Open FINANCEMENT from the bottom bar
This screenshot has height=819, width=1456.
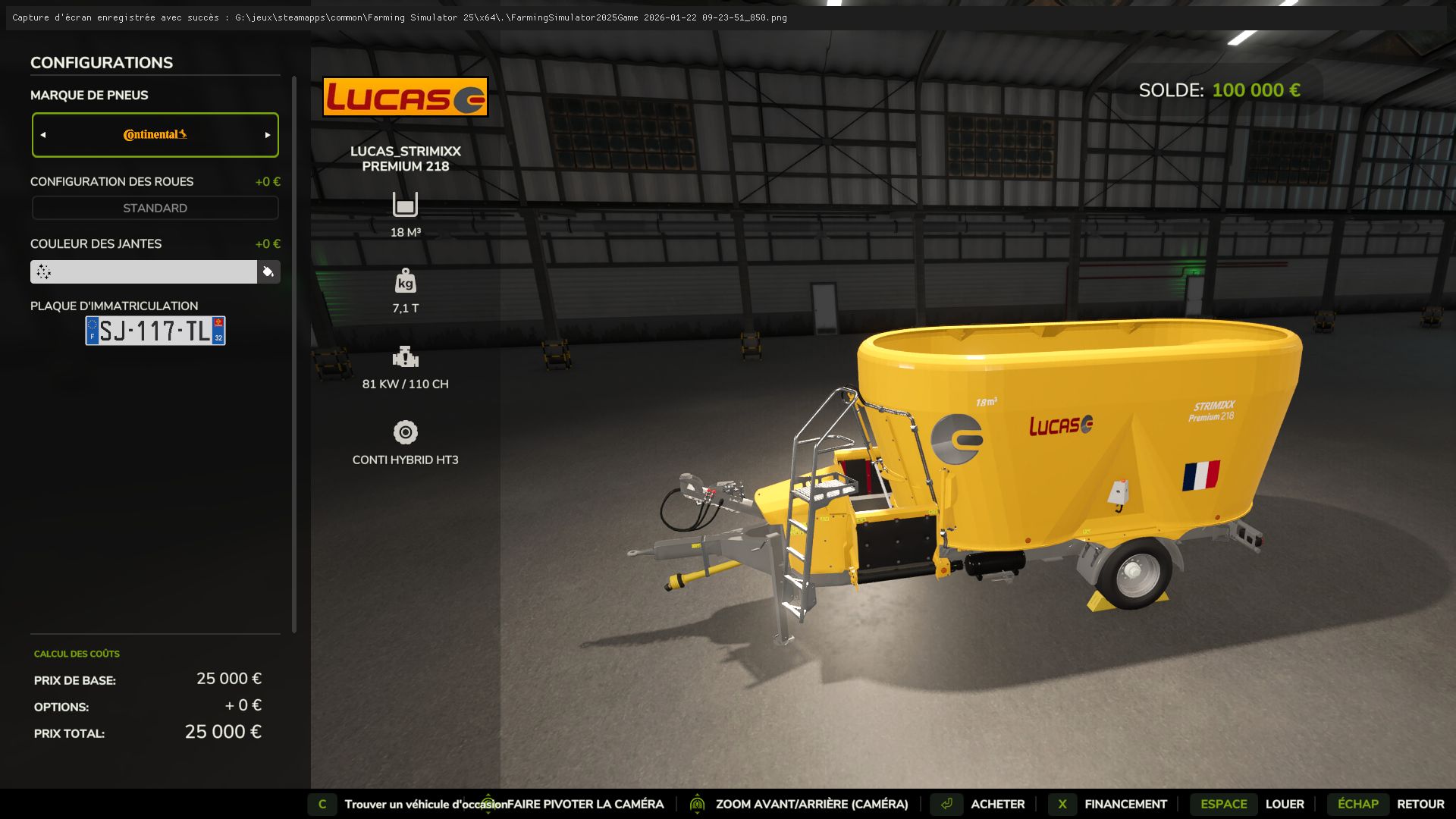pos(1125,804)
